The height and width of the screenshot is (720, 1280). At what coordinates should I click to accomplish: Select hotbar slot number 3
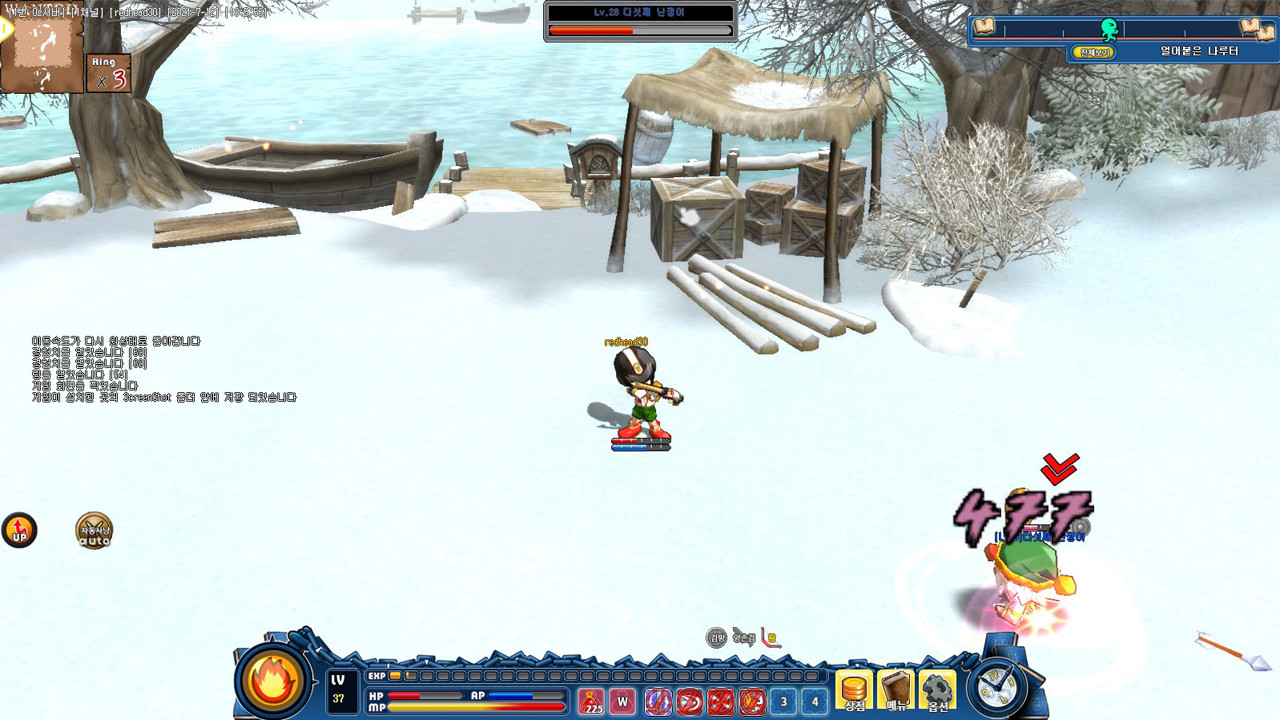pyautogui.click(x=783, y=702)
